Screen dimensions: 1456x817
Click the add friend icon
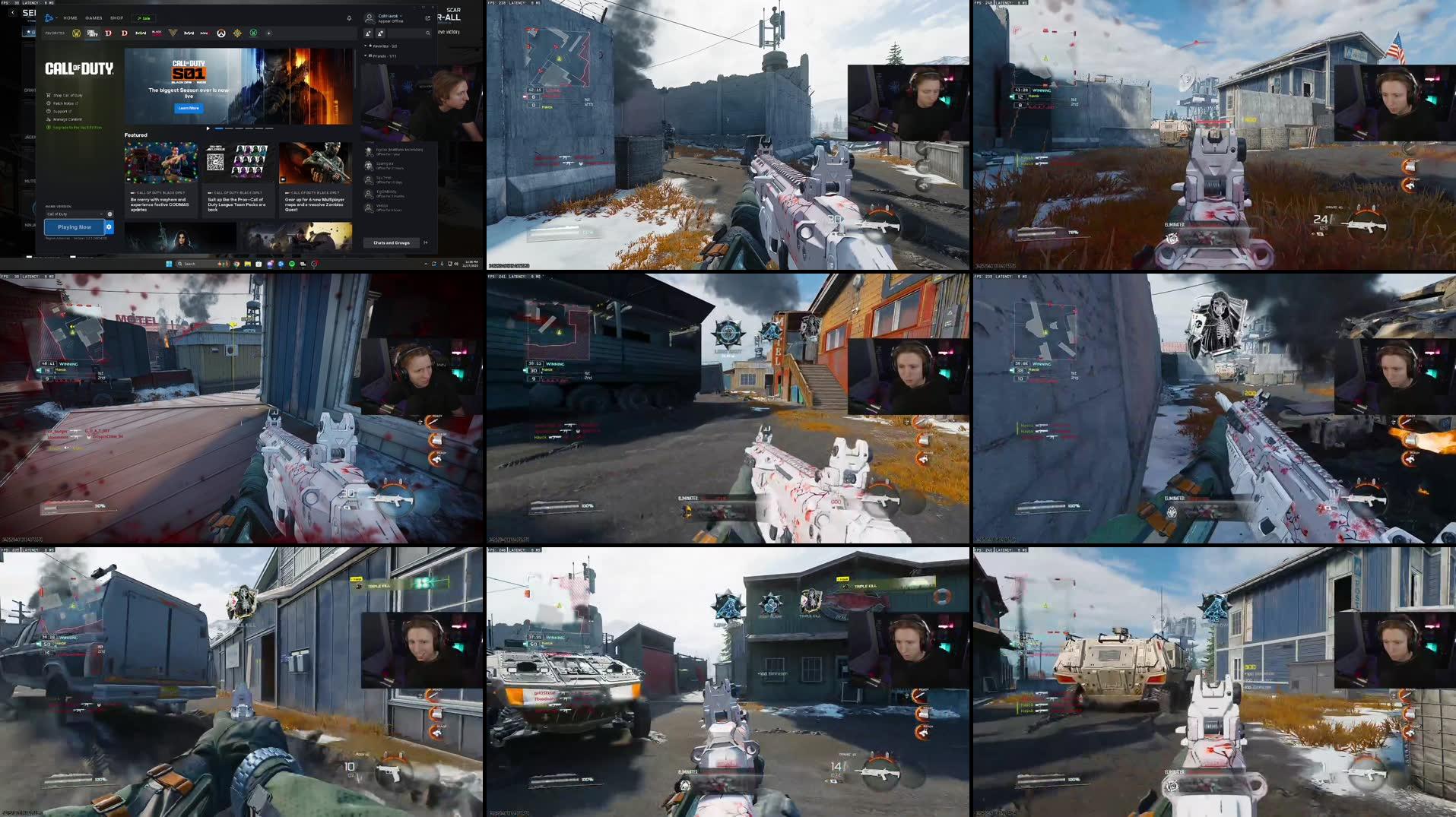pyautogui.click(x=368, y=33)
